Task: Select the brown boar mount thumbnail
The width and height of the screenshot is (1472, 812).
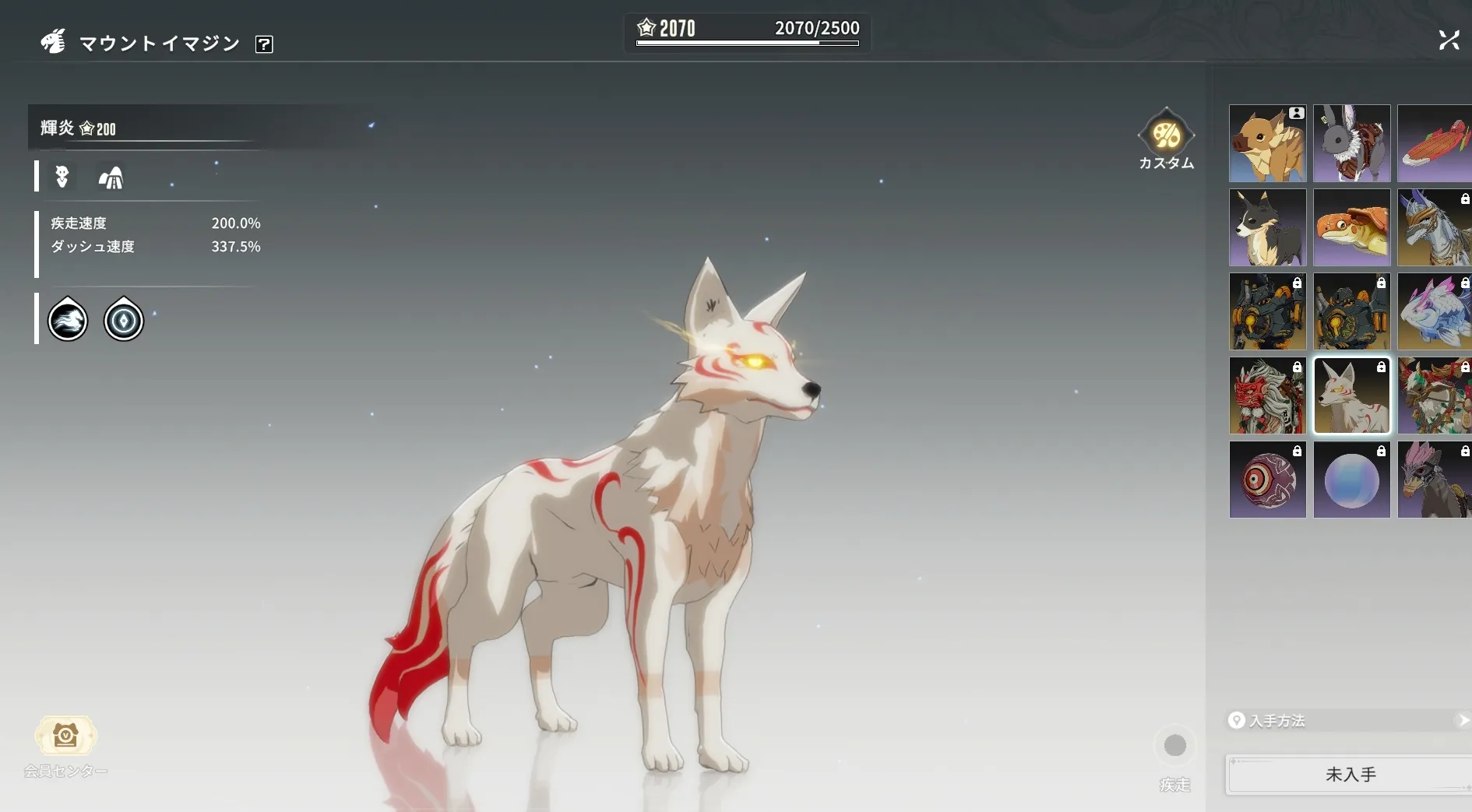Action: click(x=1267, y=144)
